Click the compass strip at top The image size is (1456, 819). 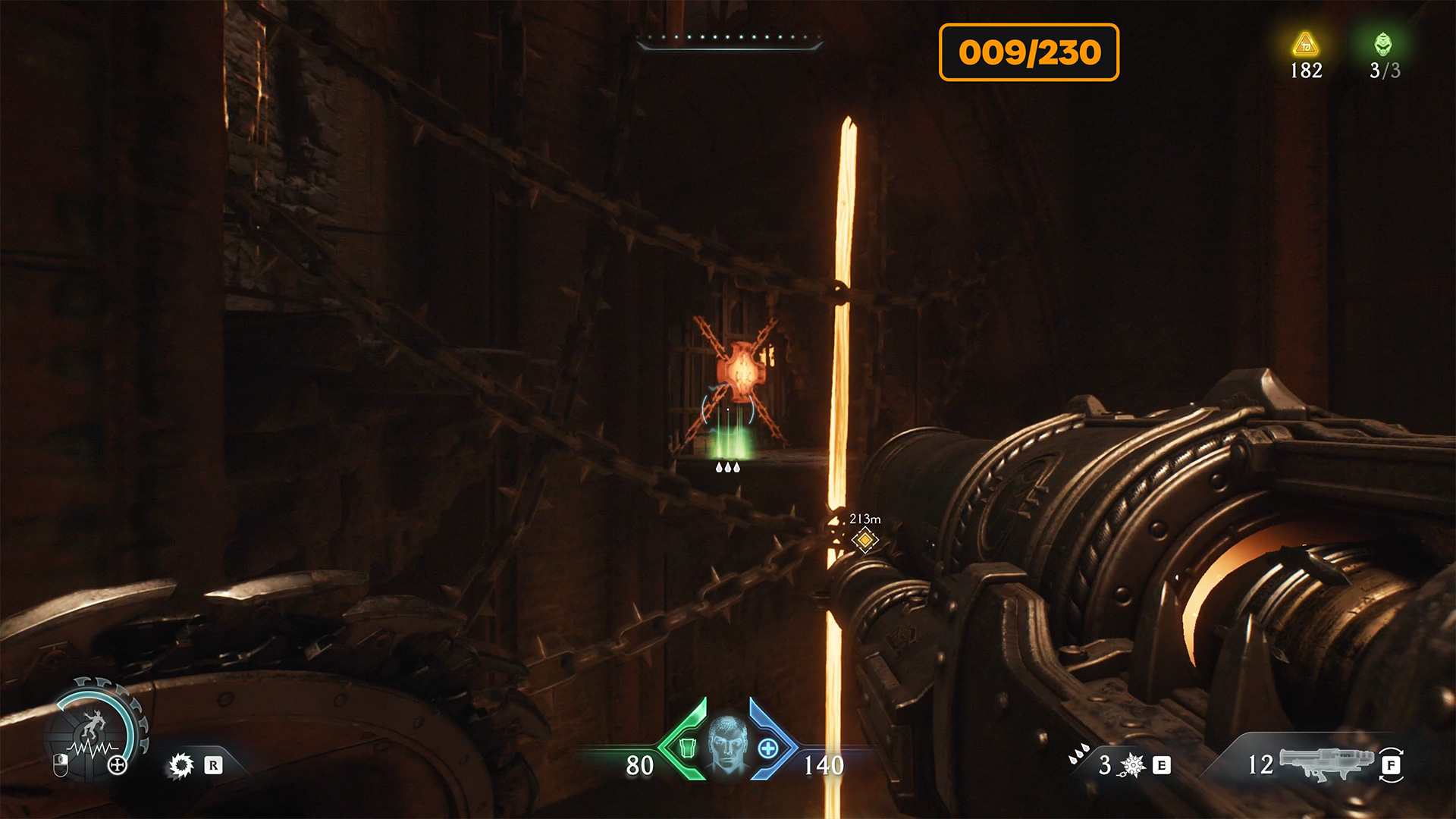[x=730, y=41]
